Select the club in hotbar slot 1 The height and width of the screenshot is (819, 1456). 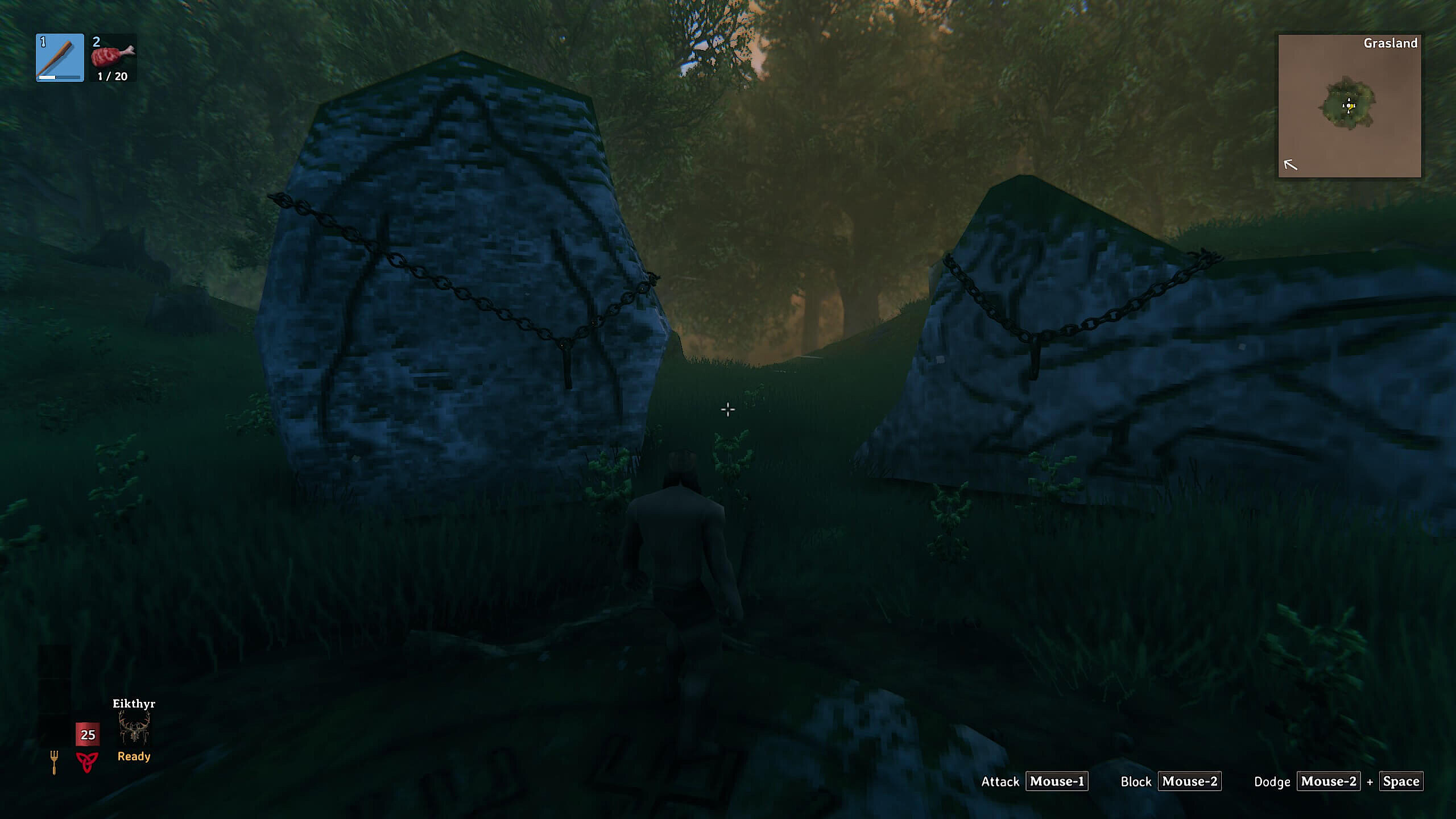[x=60, y=57]
